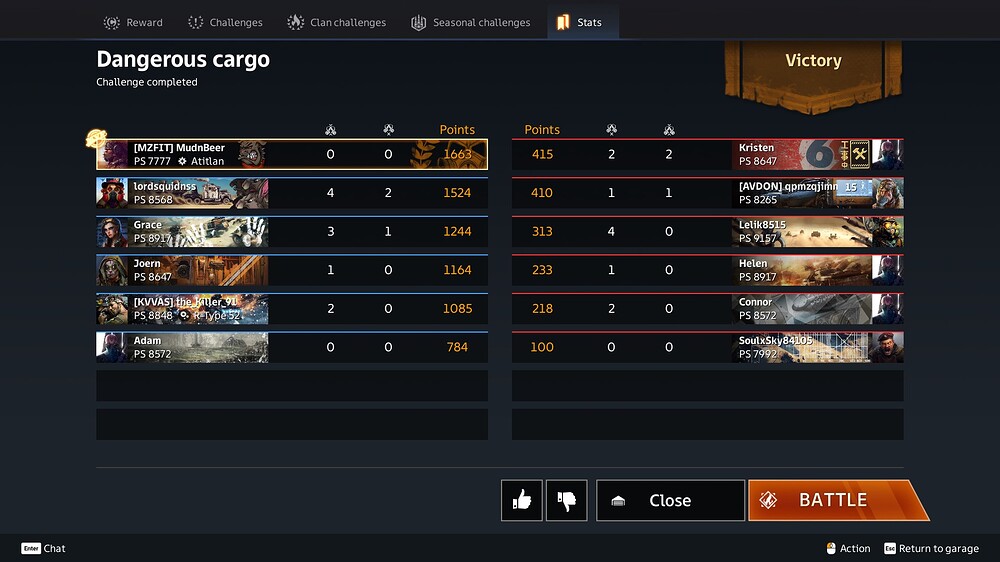The width and height of the screenshot is (1000, 562).
Task: Select MudnBeer's scoreboard row
Action: click(291, 154)
